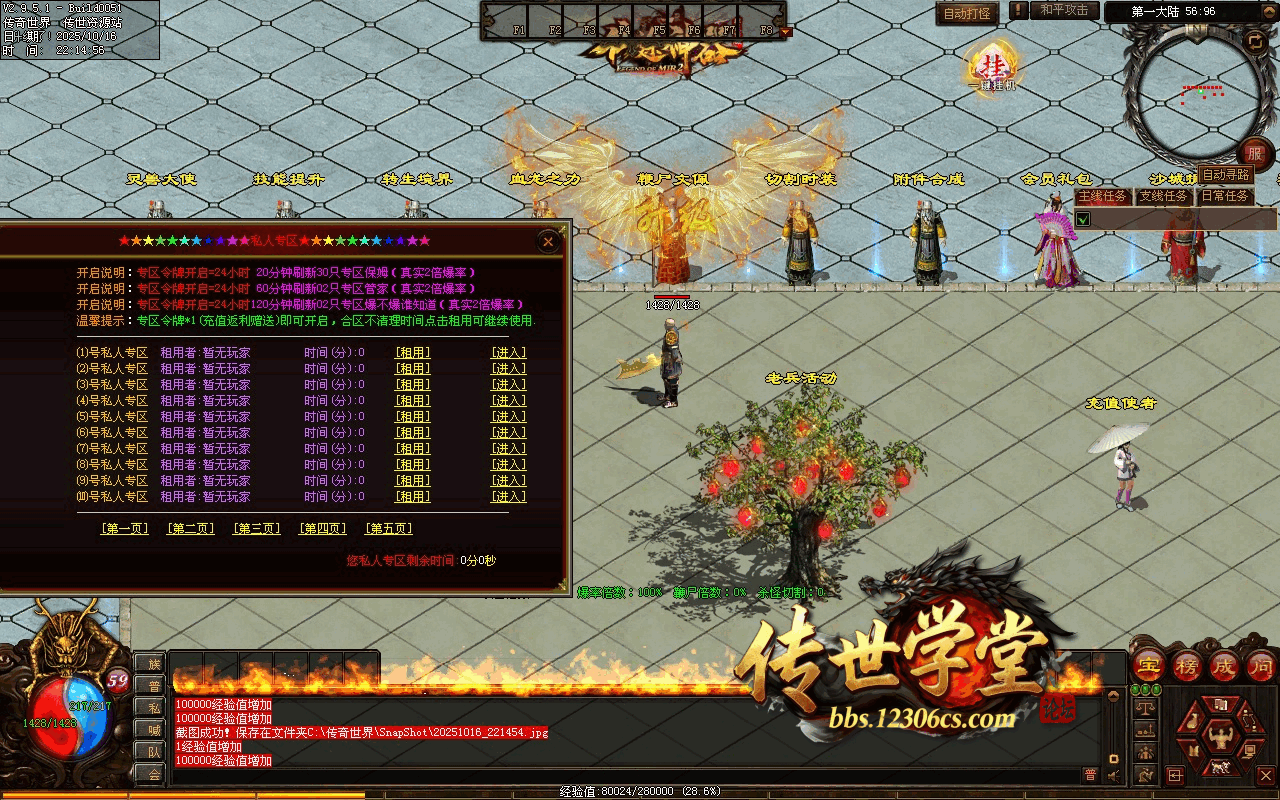Switch chat to the 队 team channel
Image resolution: width=1280 pixels, height=800 pixels.
point(153,752)
